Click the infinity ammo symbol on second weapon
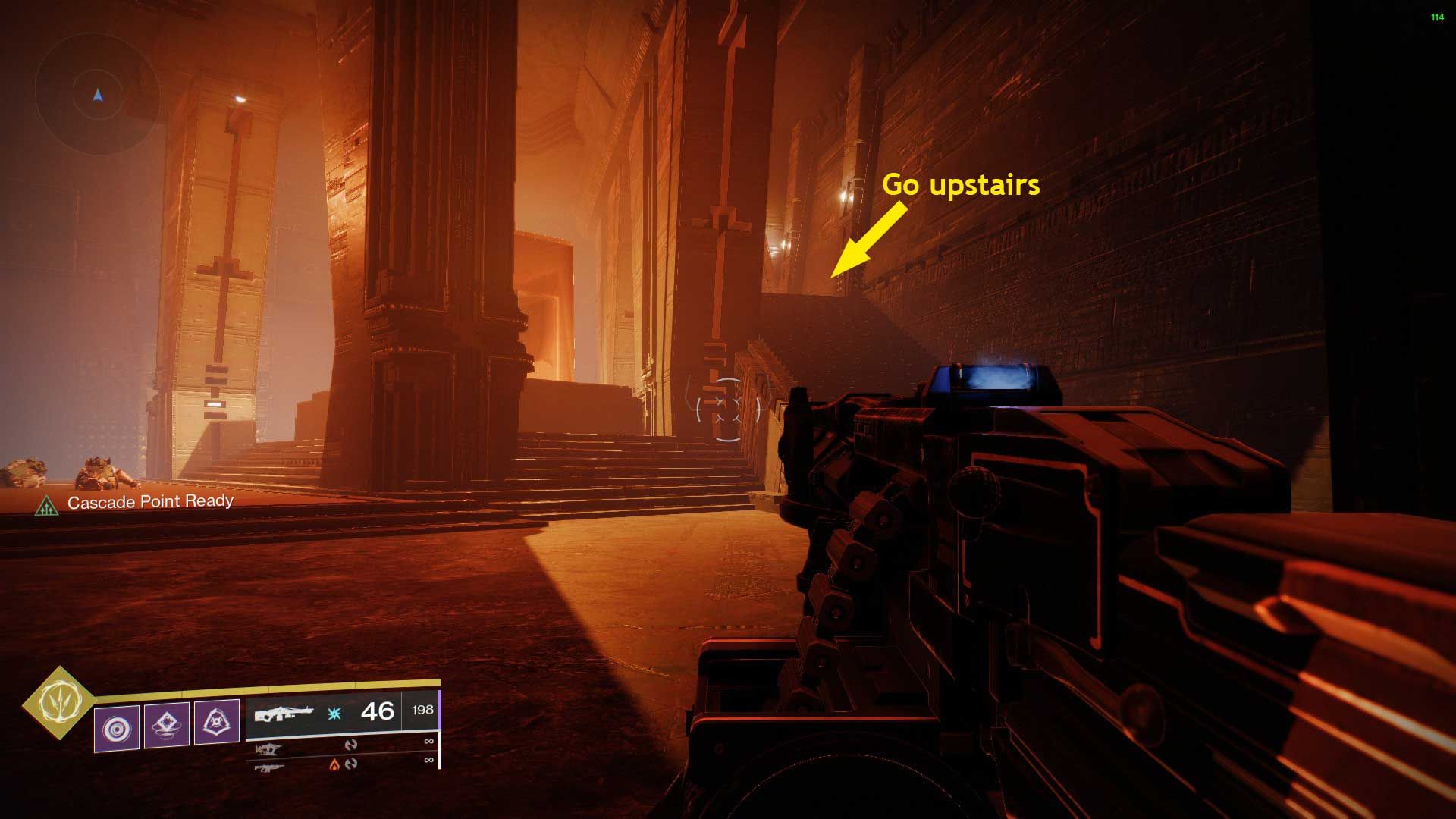The image size is (1456, 819). coord(428,741)
